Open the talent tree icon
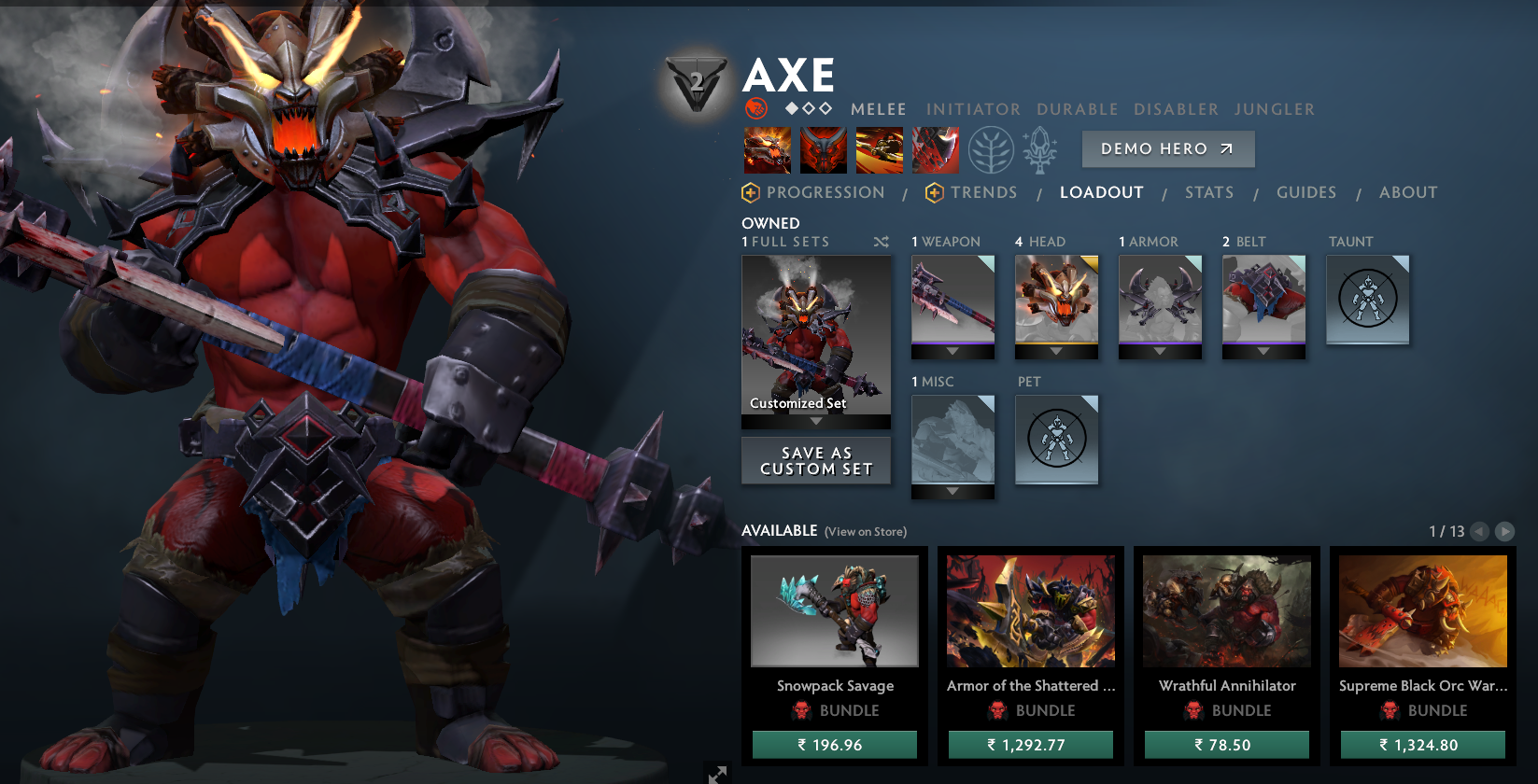Image resolution: width=1538 pixels, height=784 pixels. click(x=990, y=148)
